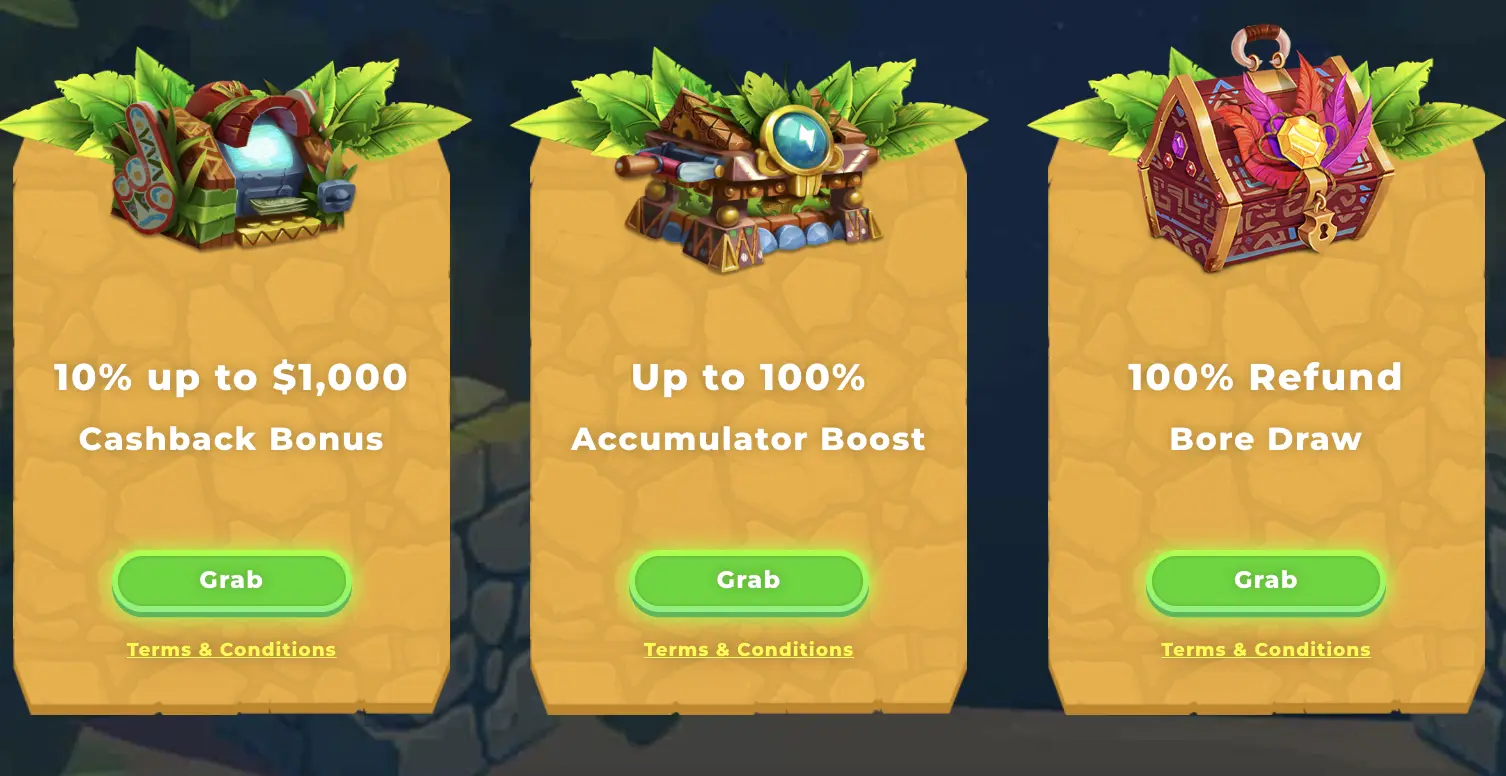Screen dimensions: 1506x776
Task: Click the '10% up to $1,000' heading
Action: point(231,378)
